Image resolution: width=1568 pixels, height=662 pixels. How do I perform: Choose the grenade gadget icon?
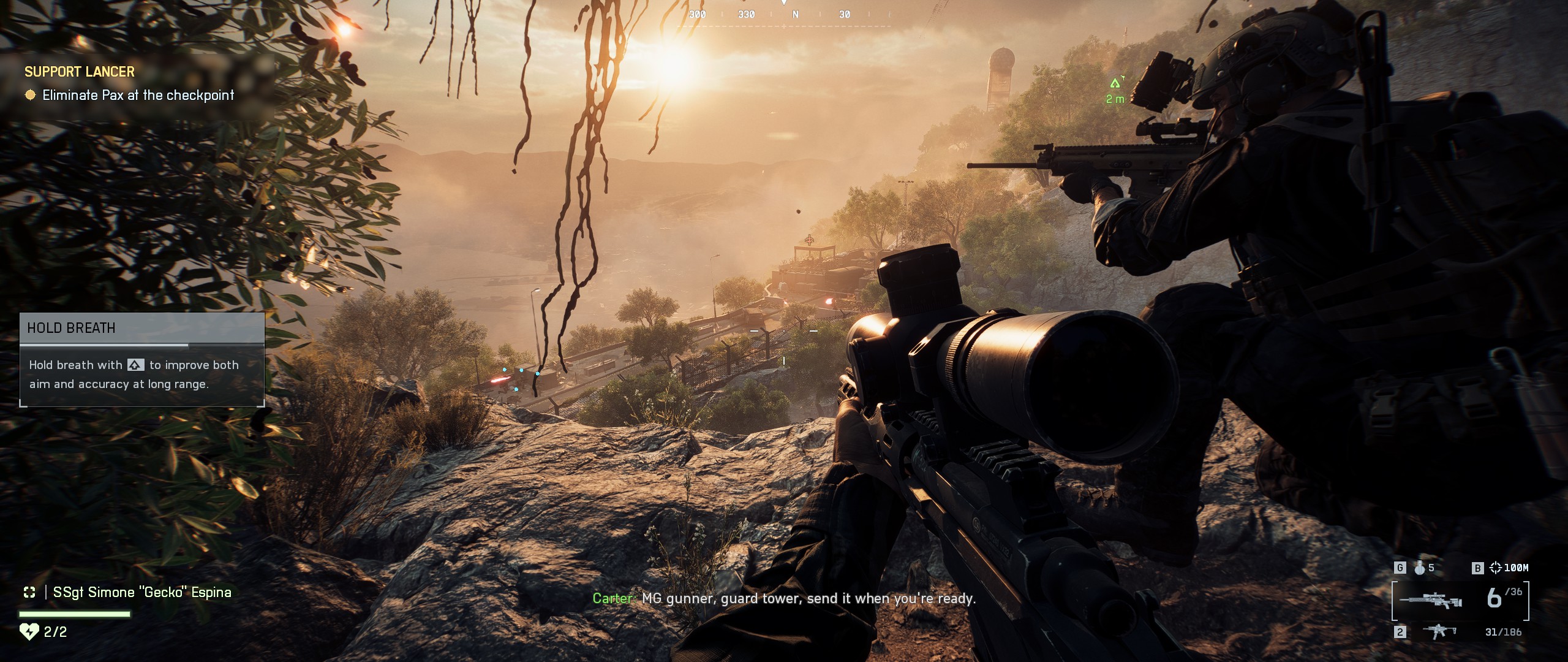click(x=1419, y=568)
